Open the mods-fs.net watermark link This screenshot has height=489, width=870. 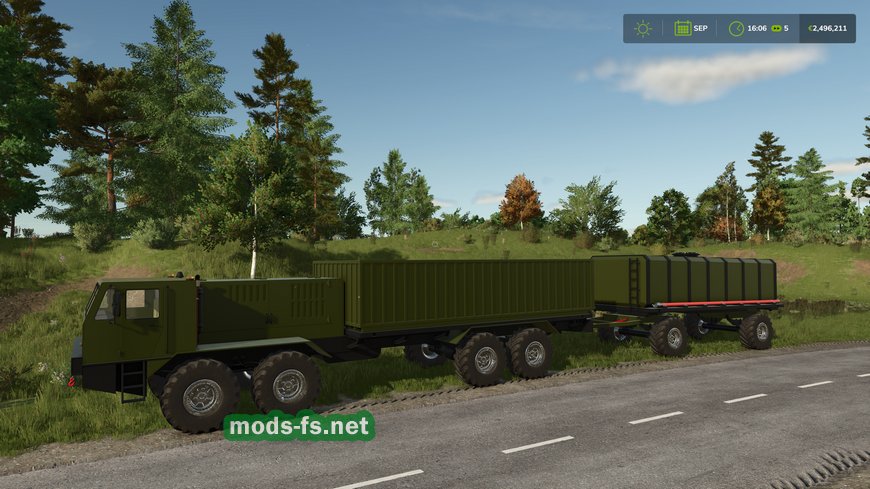point(299,427)
